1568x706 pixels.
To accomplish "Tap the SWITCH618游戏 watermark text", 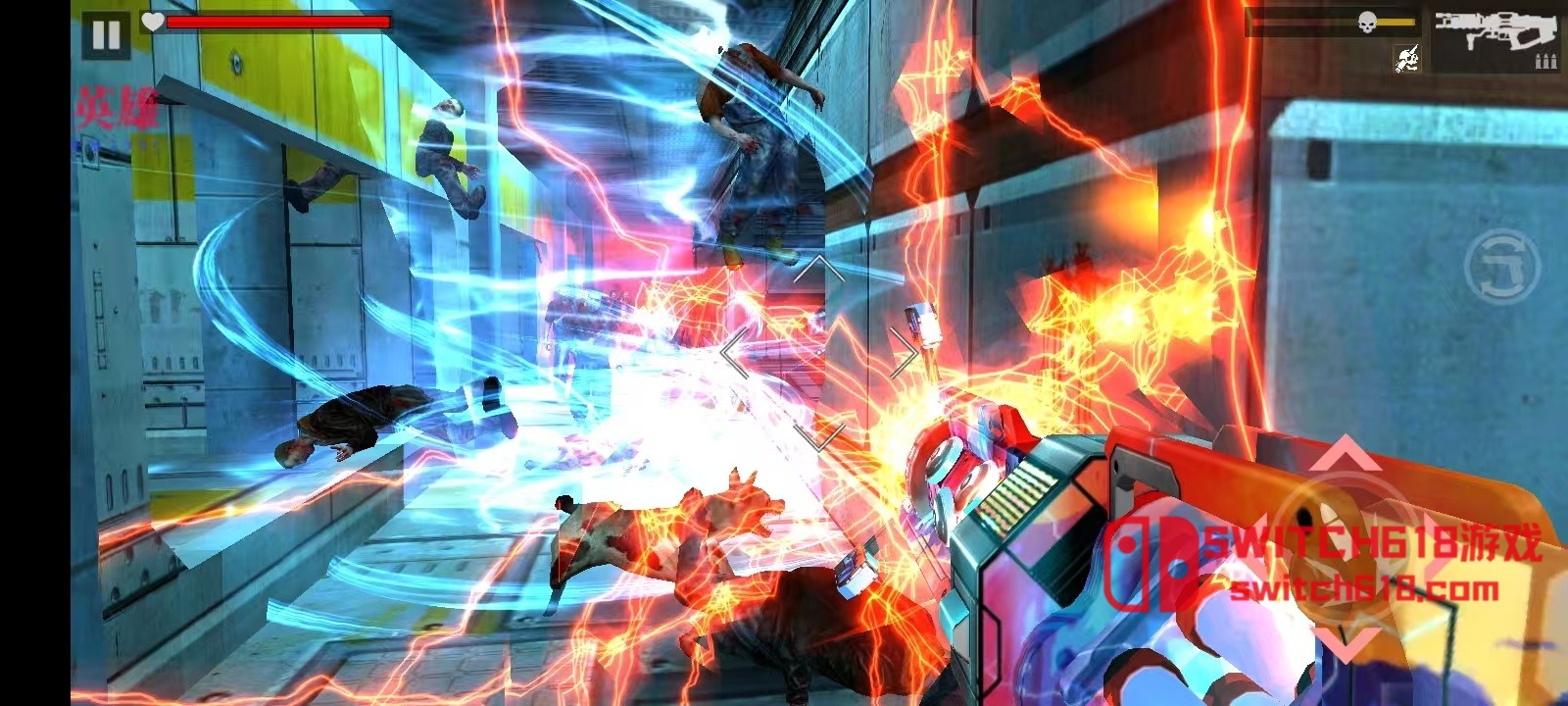I will point(1362,540).
